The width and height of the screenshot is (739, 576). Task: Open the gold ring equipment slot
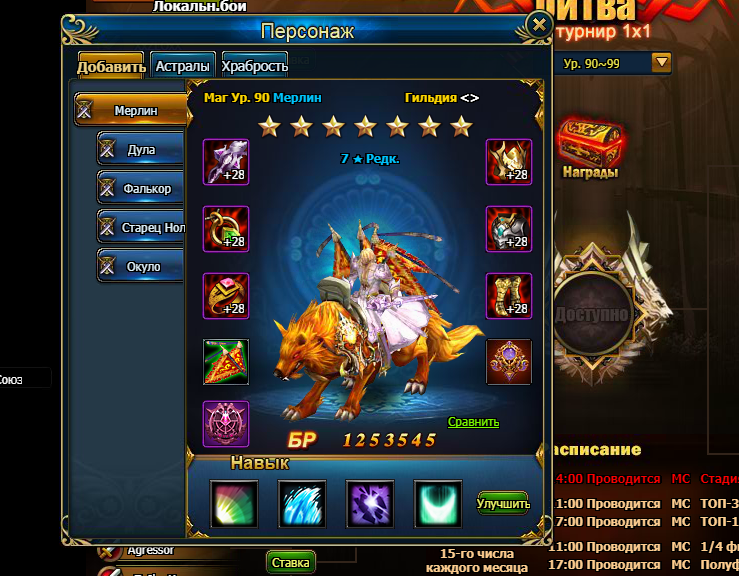[226, 295]
